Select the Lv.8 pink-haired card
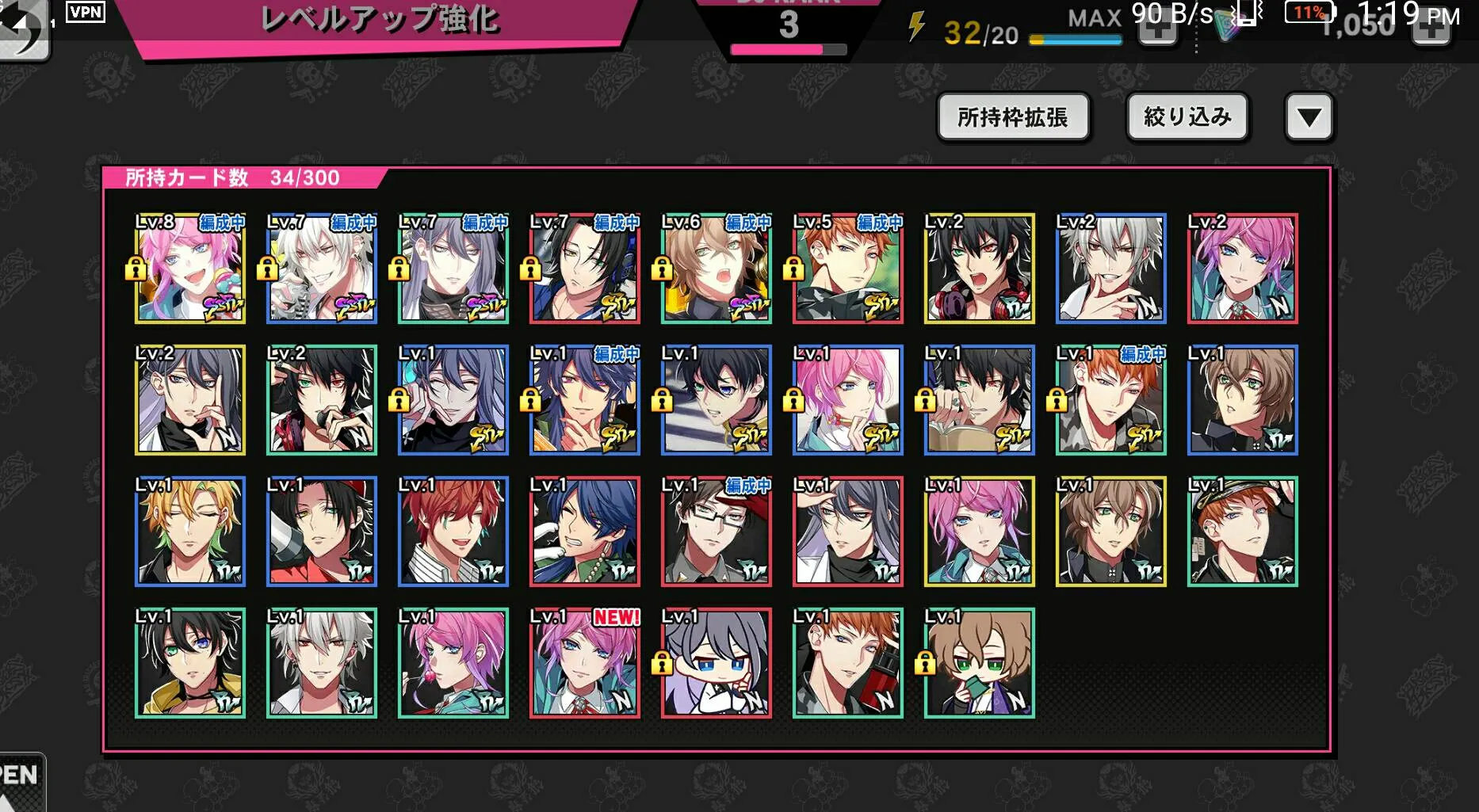This screenshot has width=1479, height=812. (190, 269)
